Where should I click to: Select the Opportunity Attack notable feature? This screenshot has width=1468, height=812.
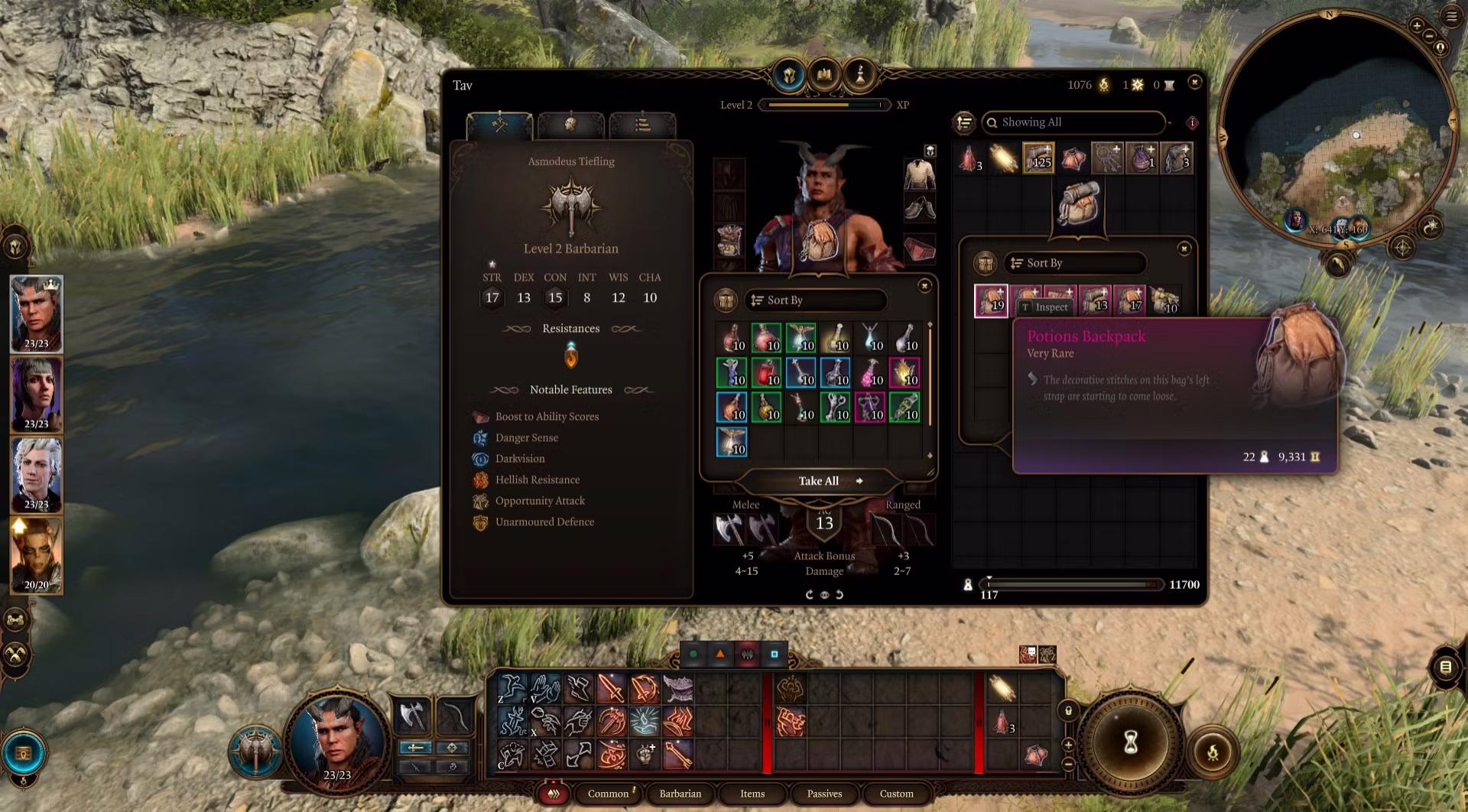(540, 501)
